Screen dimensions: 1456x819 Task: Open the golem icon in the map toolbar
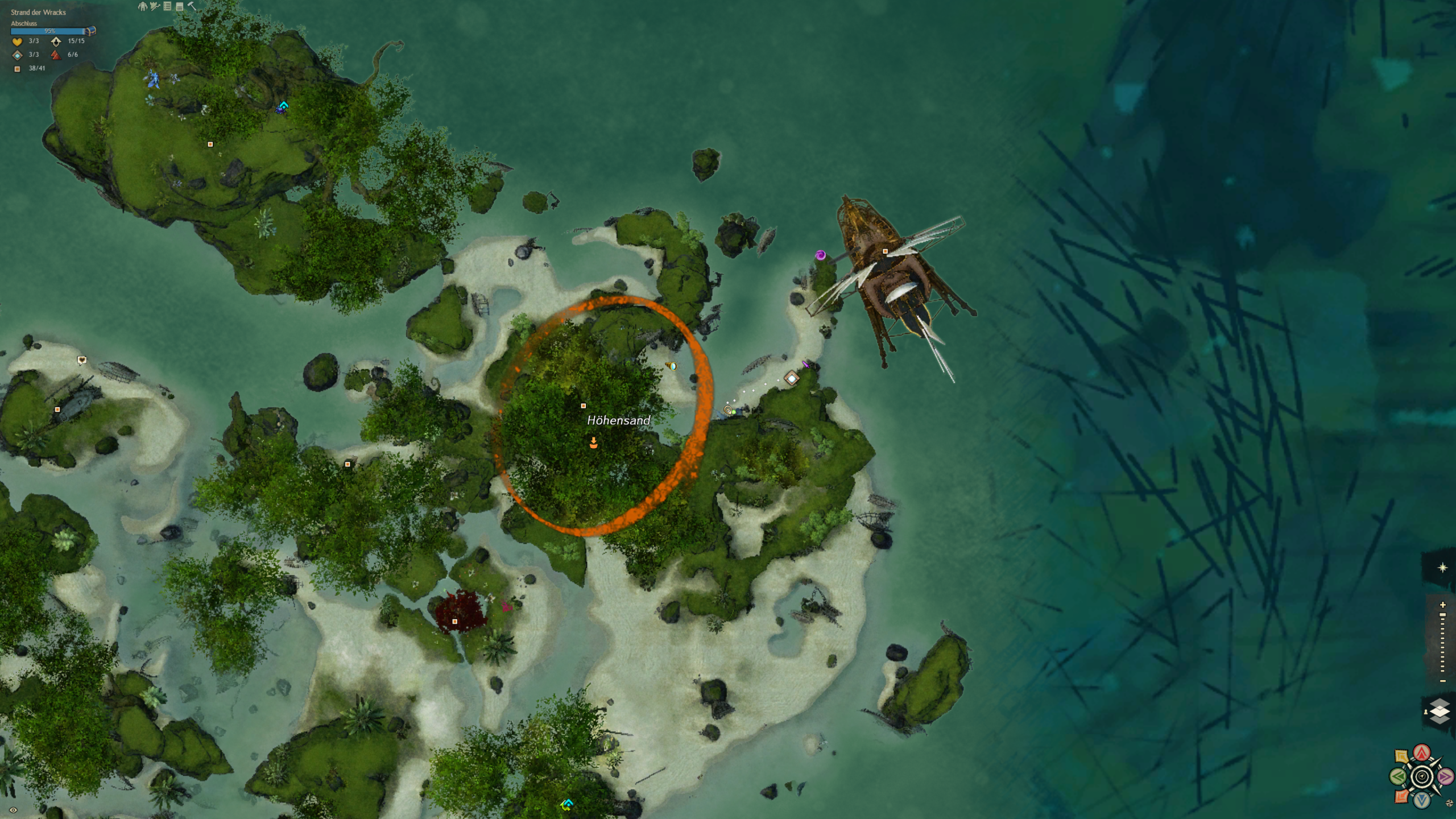(143, 6)
